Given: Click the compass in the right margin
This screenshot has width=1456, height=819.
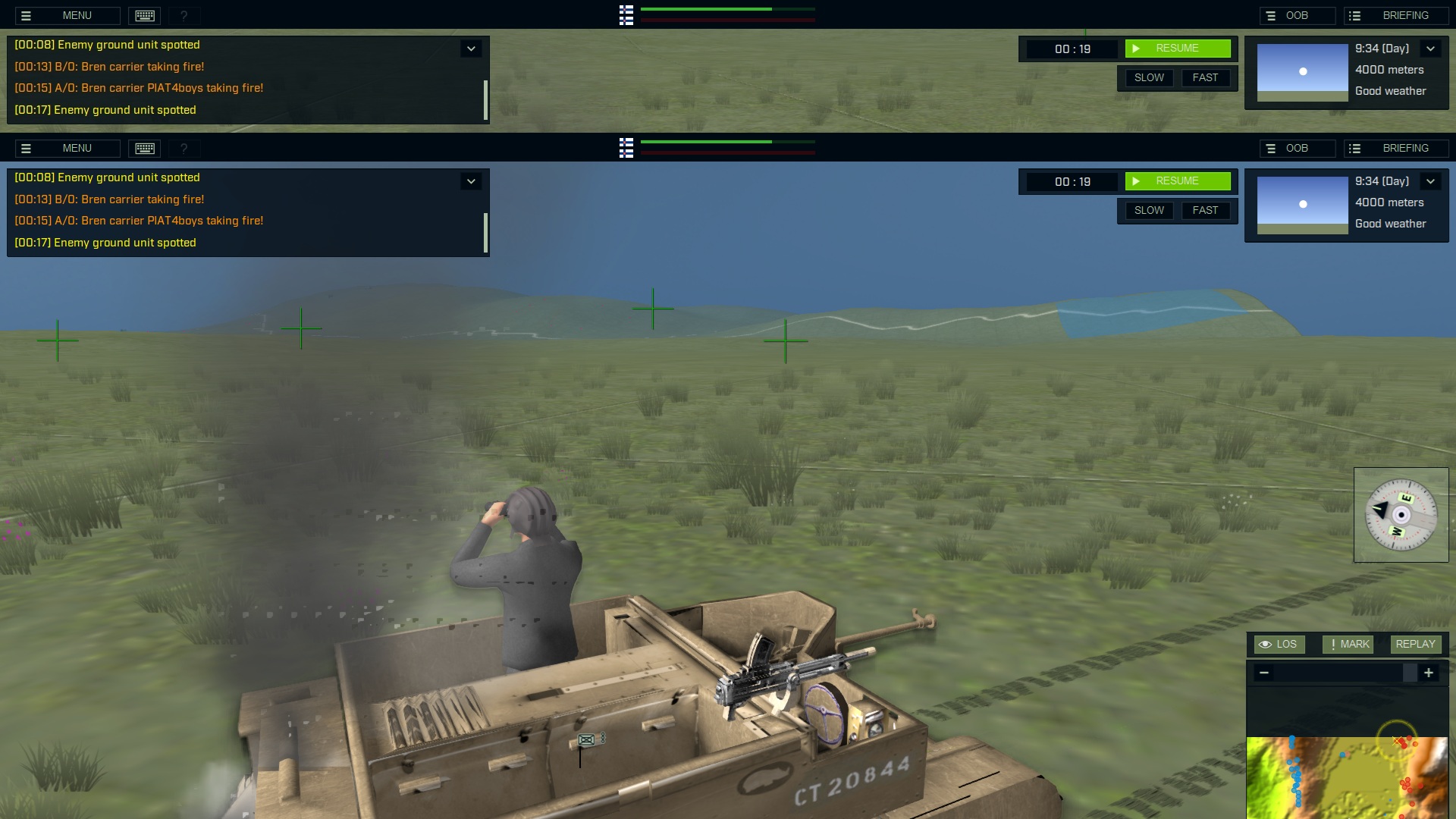Looking at the screenshot, I should click(1401, 515).
